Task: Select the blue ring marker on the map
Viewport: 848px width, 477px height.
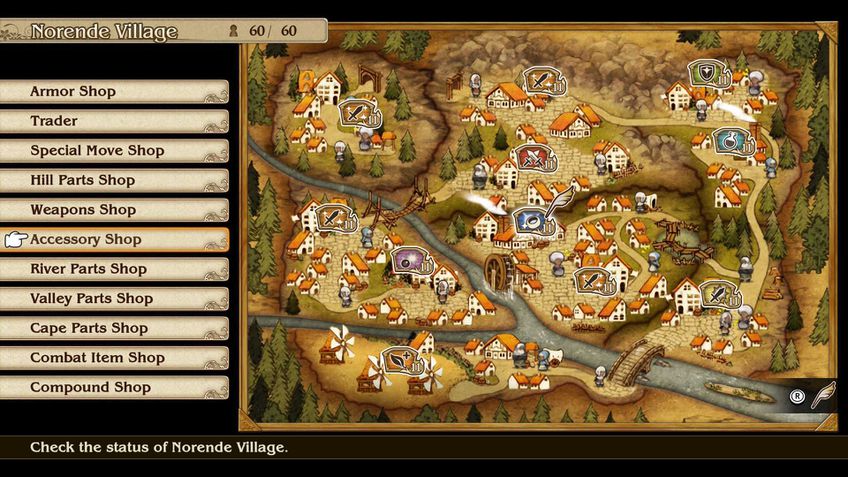Action: point(530,220)
